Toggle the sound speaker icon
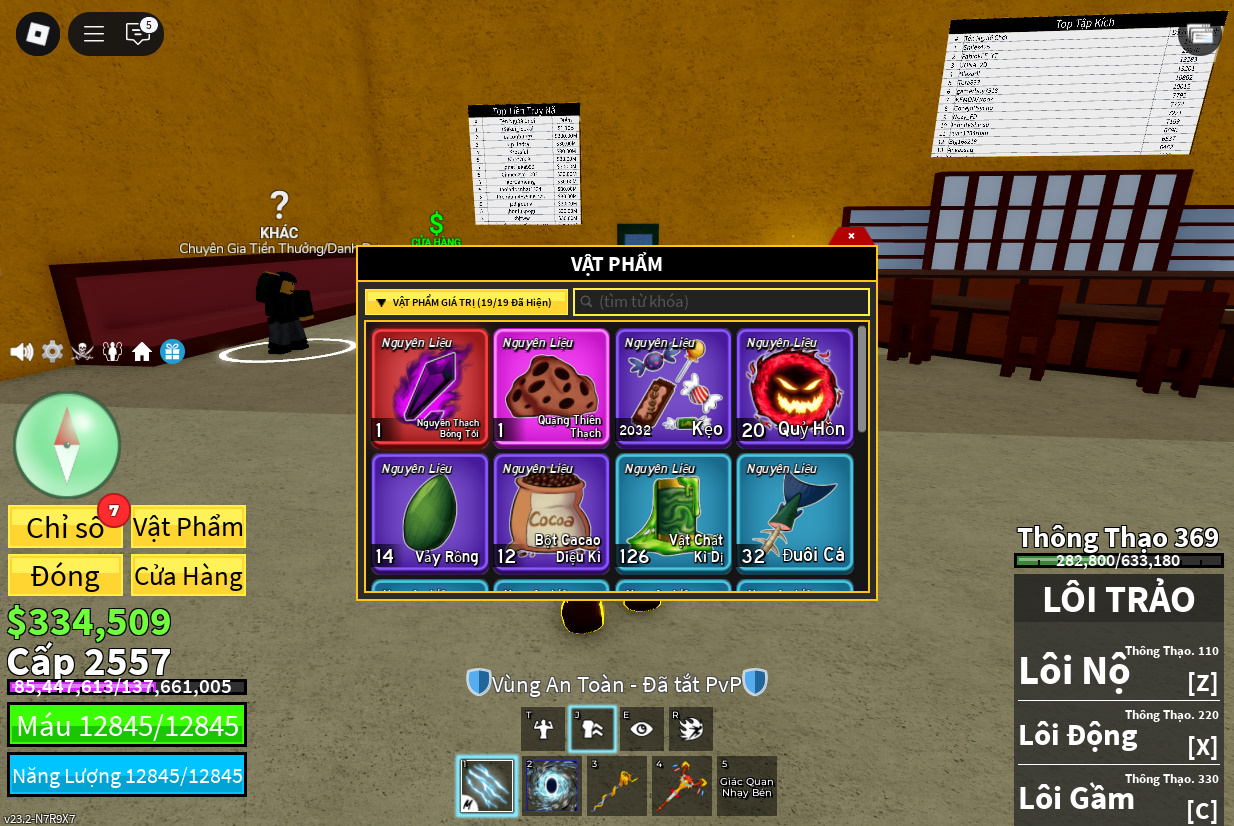The image size is (1234, 826). pyautogui.click(x=21, y=352)
